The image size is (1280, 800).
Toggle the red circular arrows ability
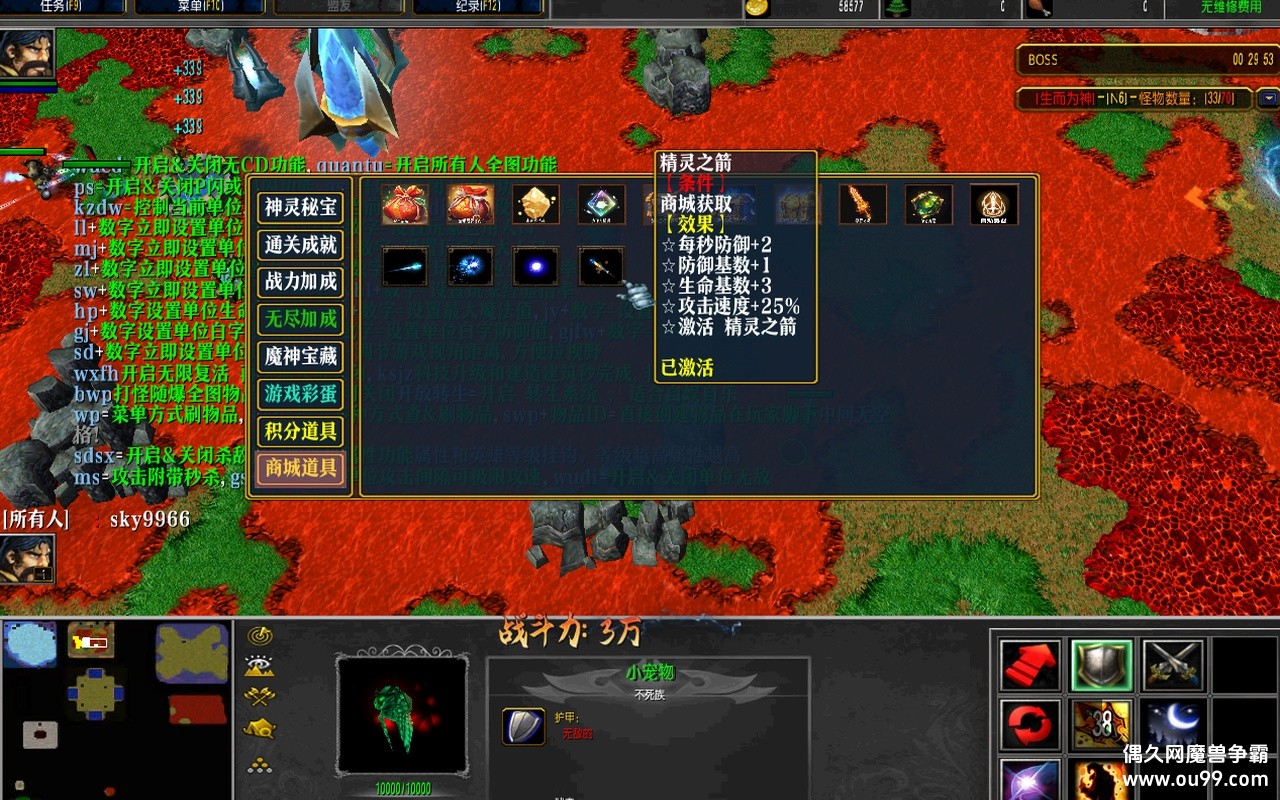[1030, 724]
